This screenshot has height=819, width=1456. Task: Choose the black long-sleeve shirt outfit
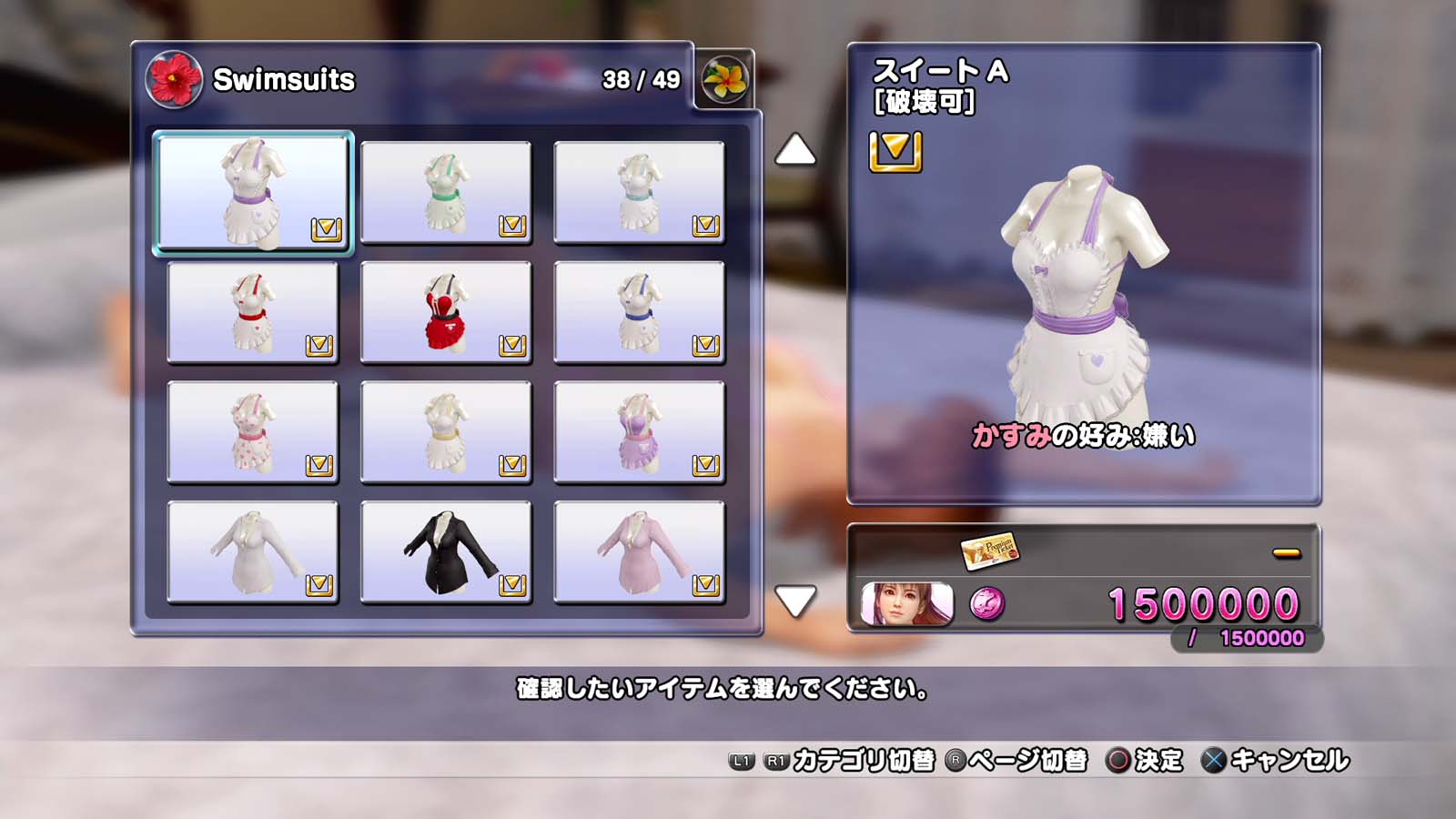(x=446, y=552)
